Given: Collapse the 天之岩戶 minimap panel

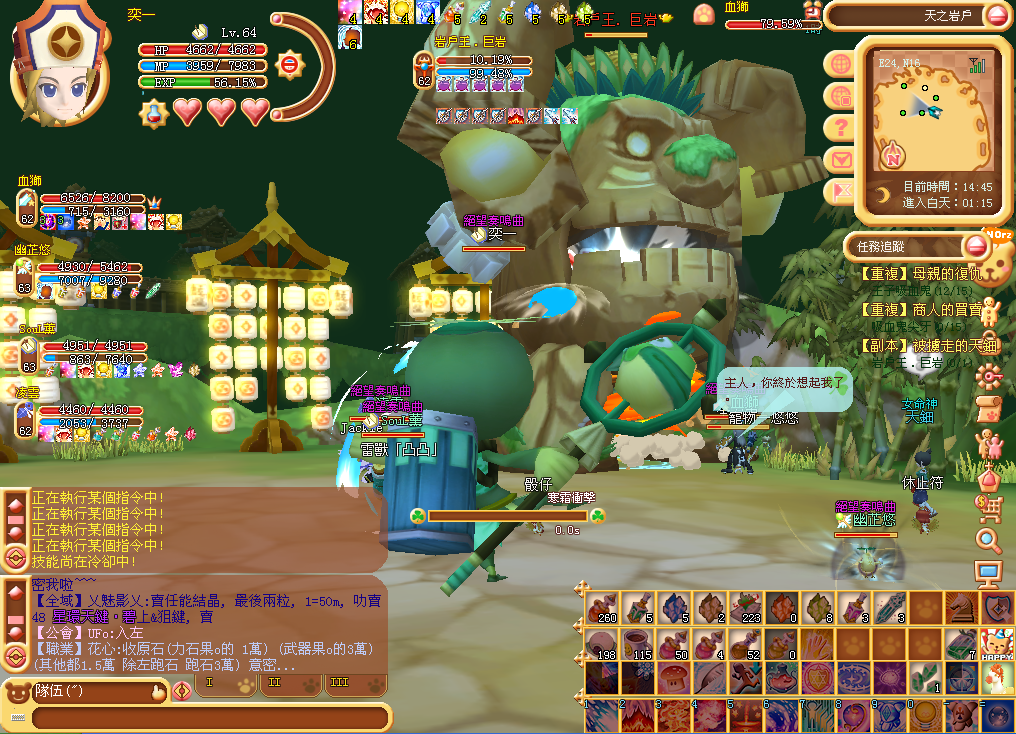Looking at the screenshot, I should 996,15.
